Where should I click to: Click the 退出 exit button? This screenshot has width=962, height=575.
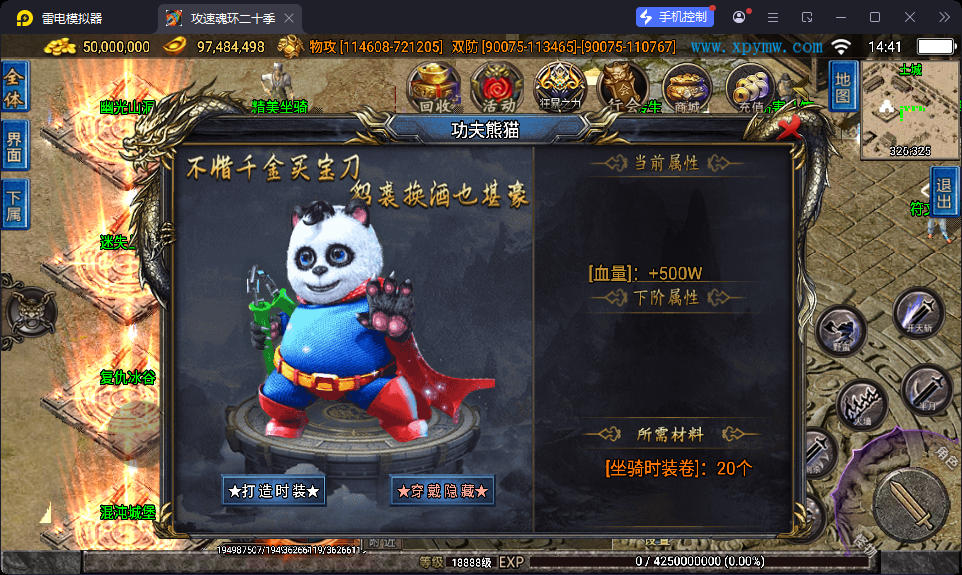tap(944, 190)
